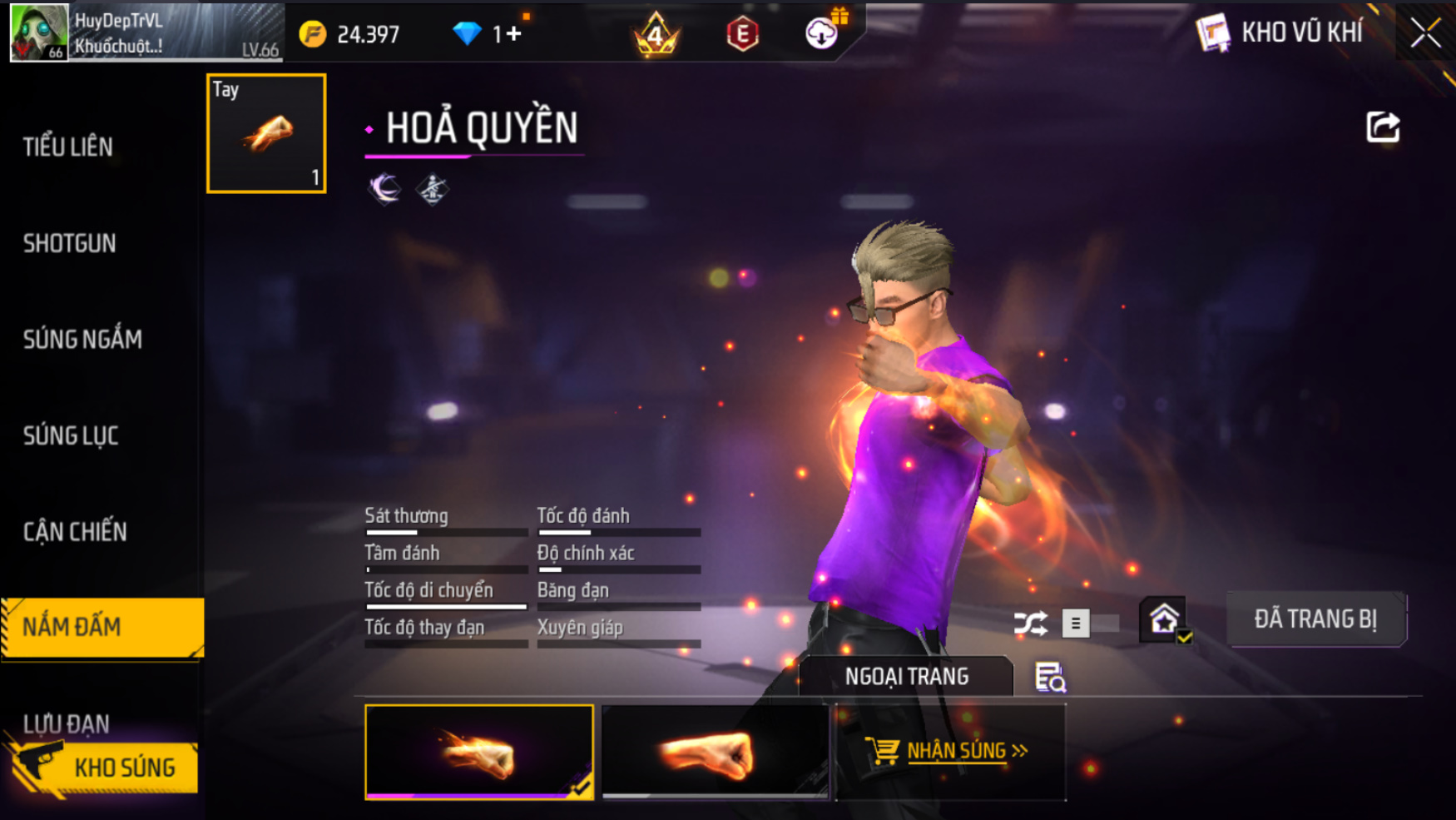This screenshot has width=1456, height=820.
Task: Choose the Súng Lục category
Action: tap(71, 435)
